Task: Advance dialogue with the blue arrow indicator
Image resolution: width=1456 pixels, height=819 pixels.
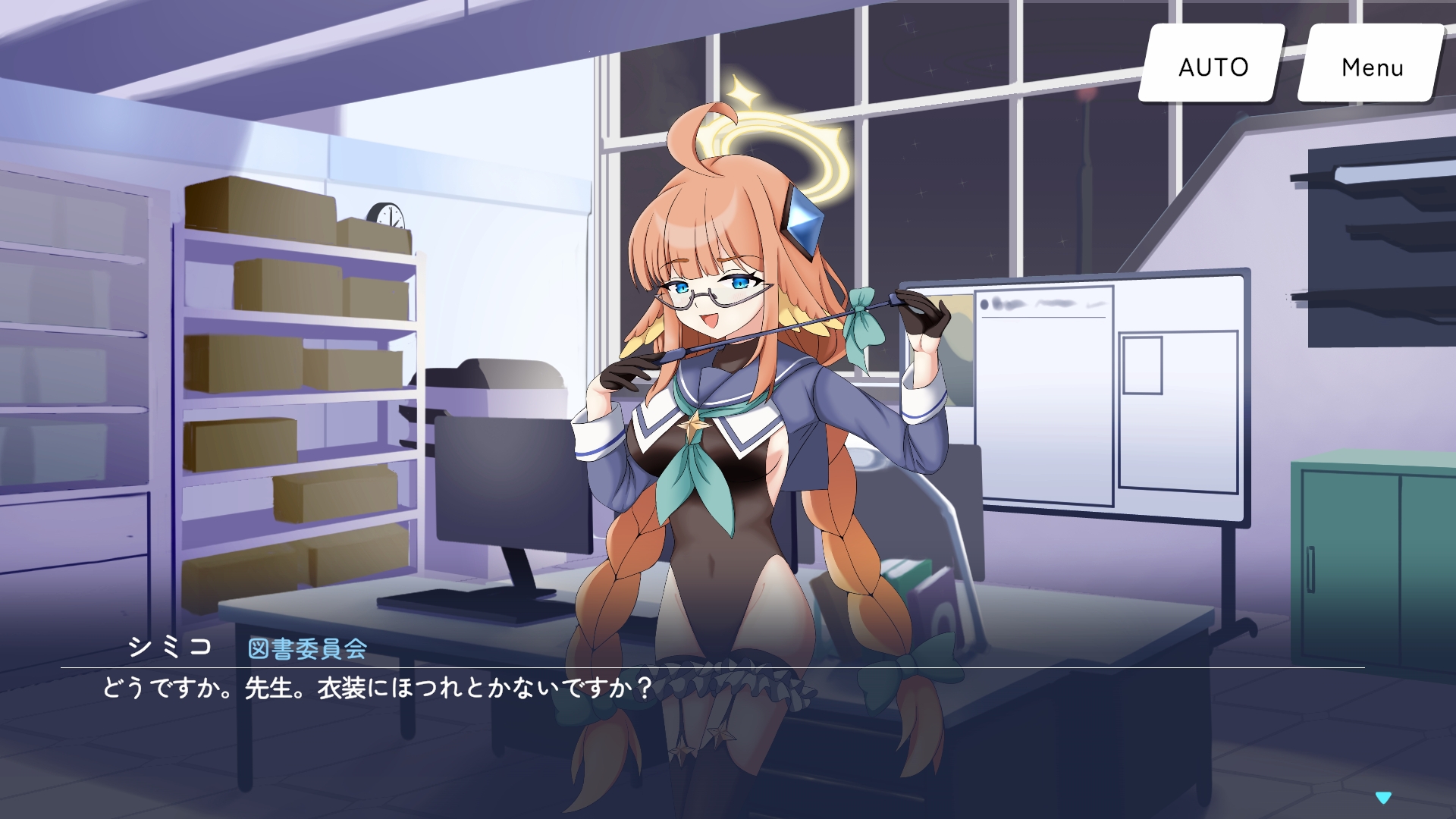Action: [1383, 797]
